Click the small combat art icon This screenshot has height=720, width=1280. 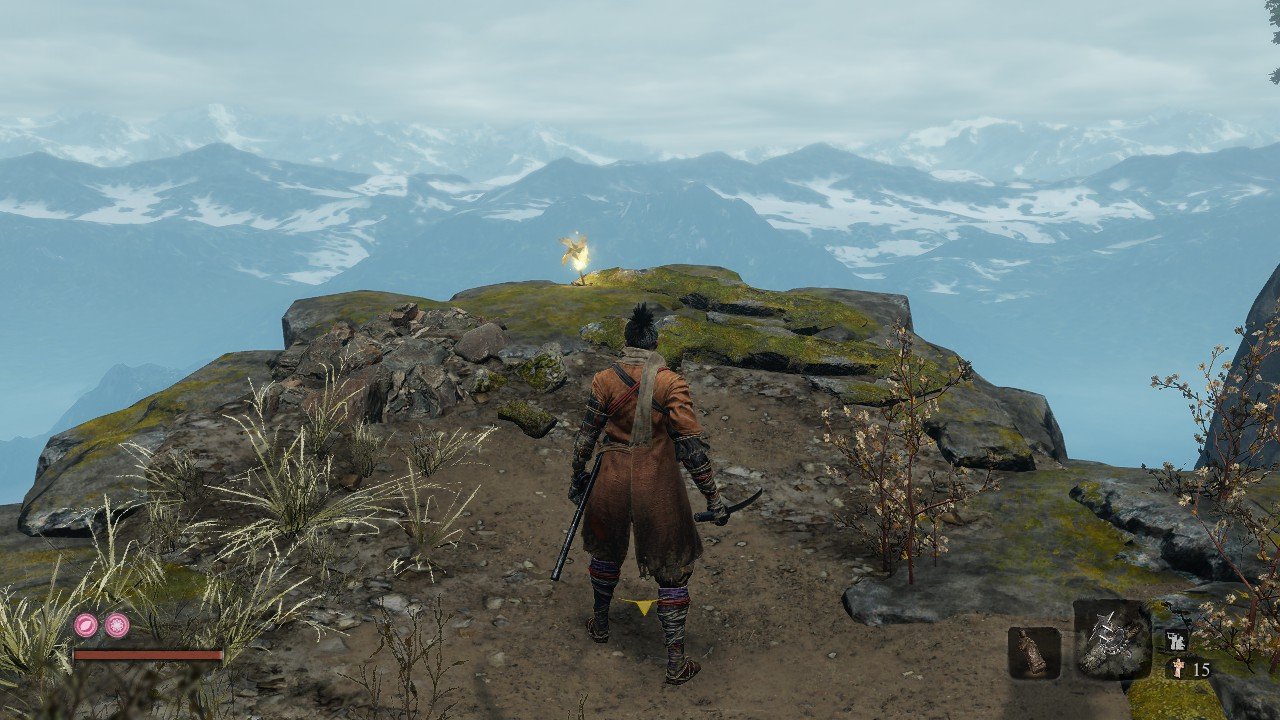pos(1175,642)
